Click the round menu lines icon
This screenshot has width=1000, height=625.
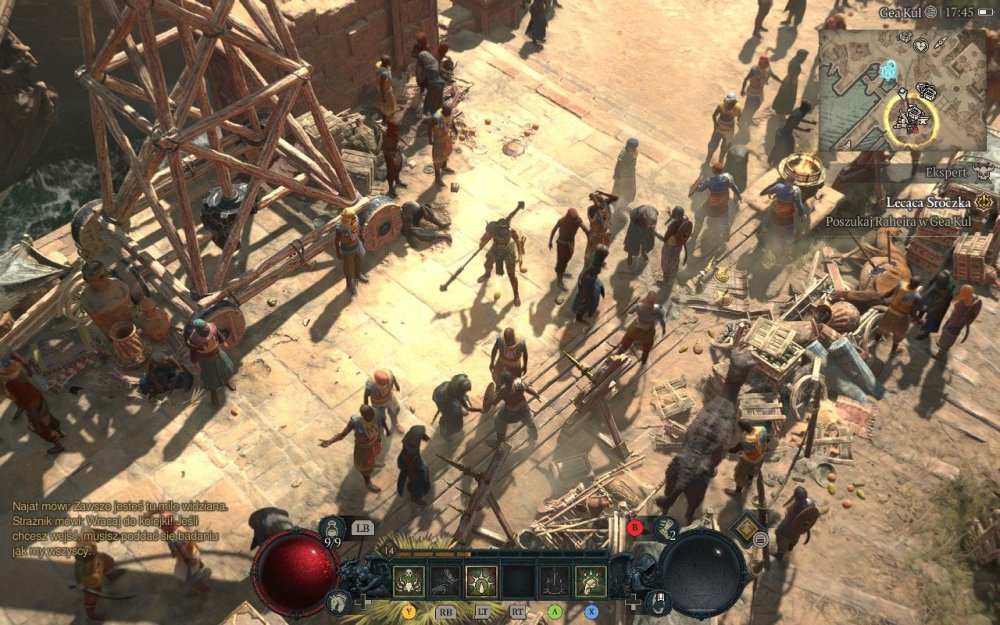pos(761,540)
